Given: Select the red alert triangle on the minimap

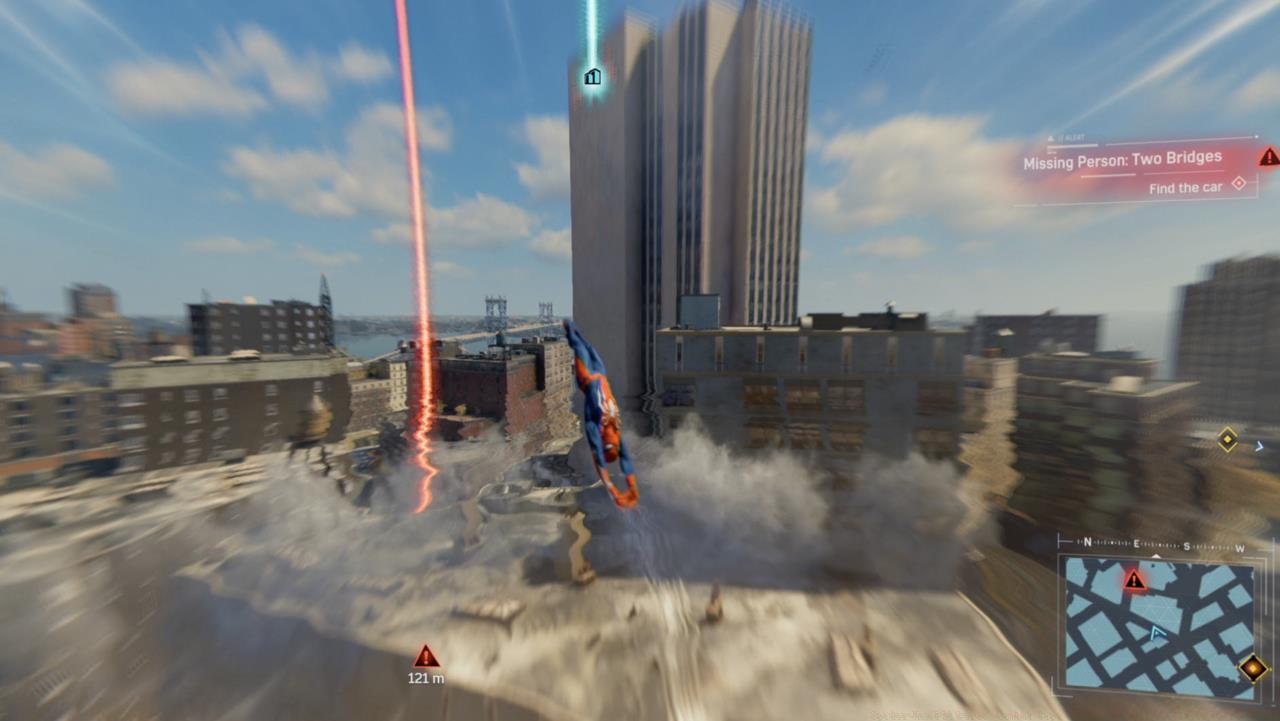Looking at the screenshot, I should click(x=1134, y=580).
